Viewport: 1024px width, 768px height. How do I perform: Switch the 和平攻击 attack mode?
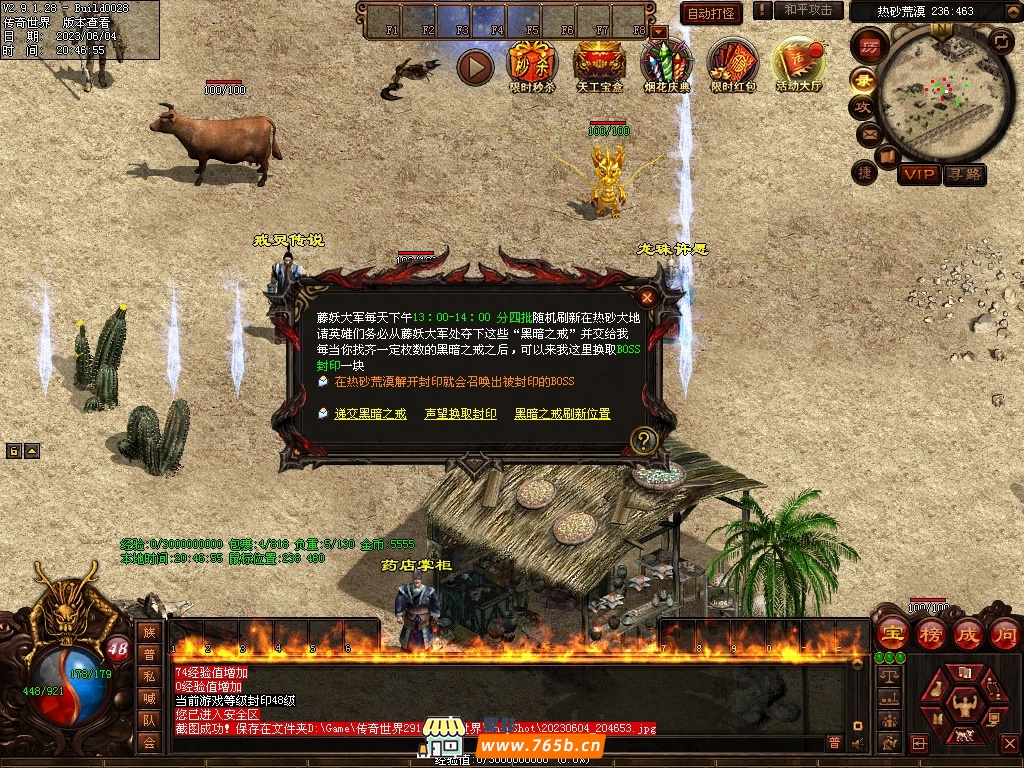pyautogui.click(x=808, y=10)
